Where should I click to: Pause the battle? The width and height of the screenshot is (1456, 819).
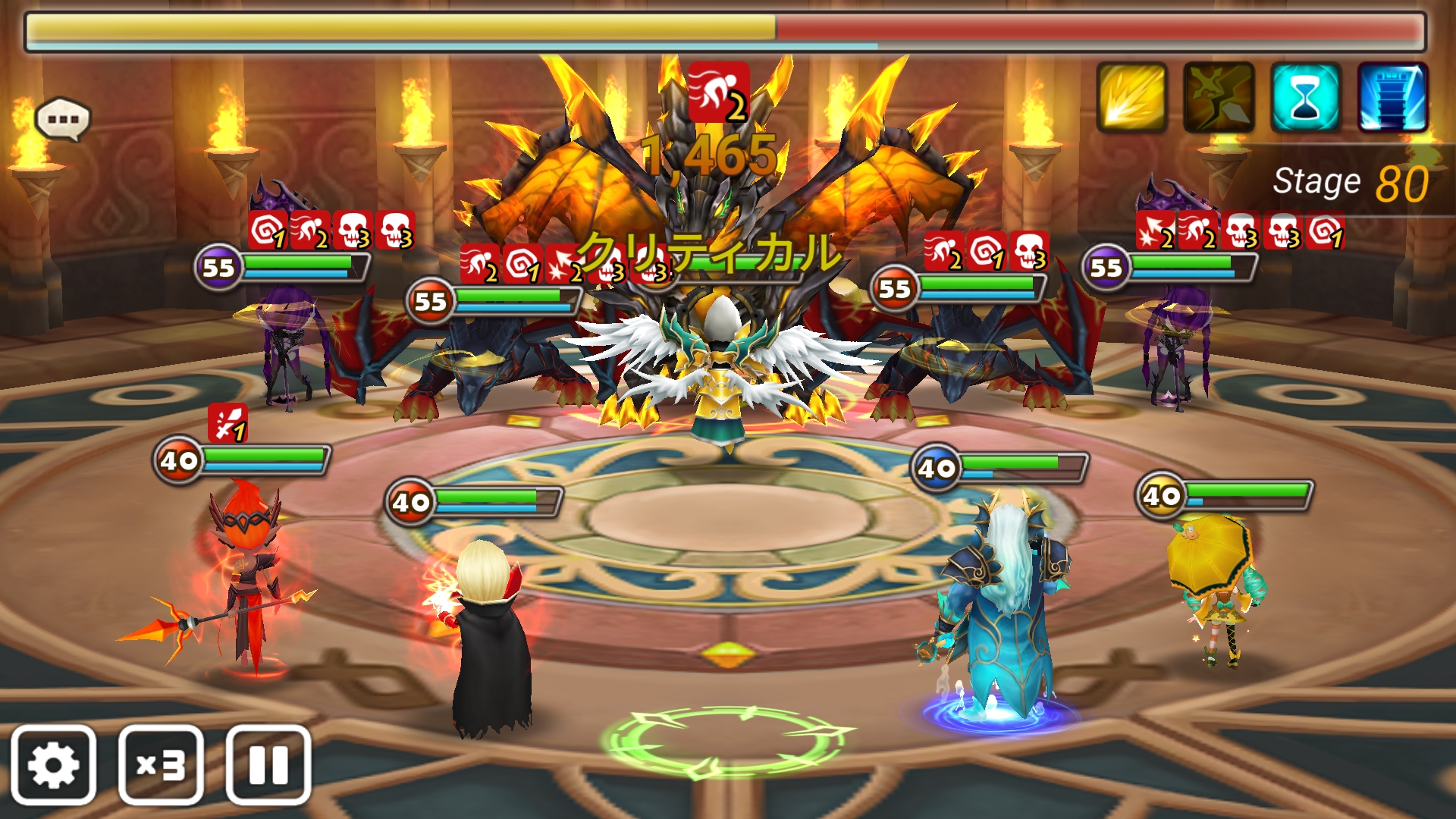pyautogui.click(x=268, y=764)
